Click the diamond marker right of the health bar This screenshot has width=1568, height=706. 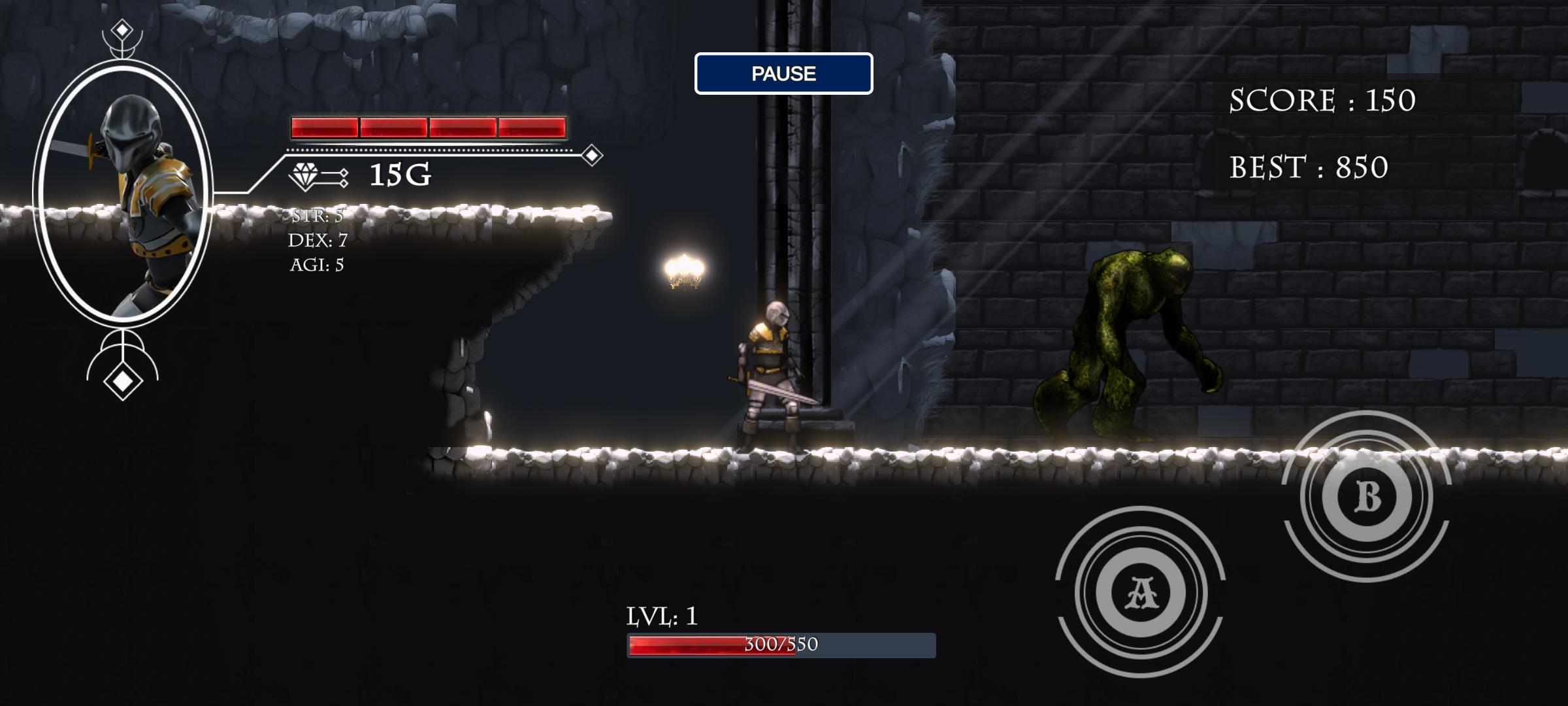tap(592, 155)
